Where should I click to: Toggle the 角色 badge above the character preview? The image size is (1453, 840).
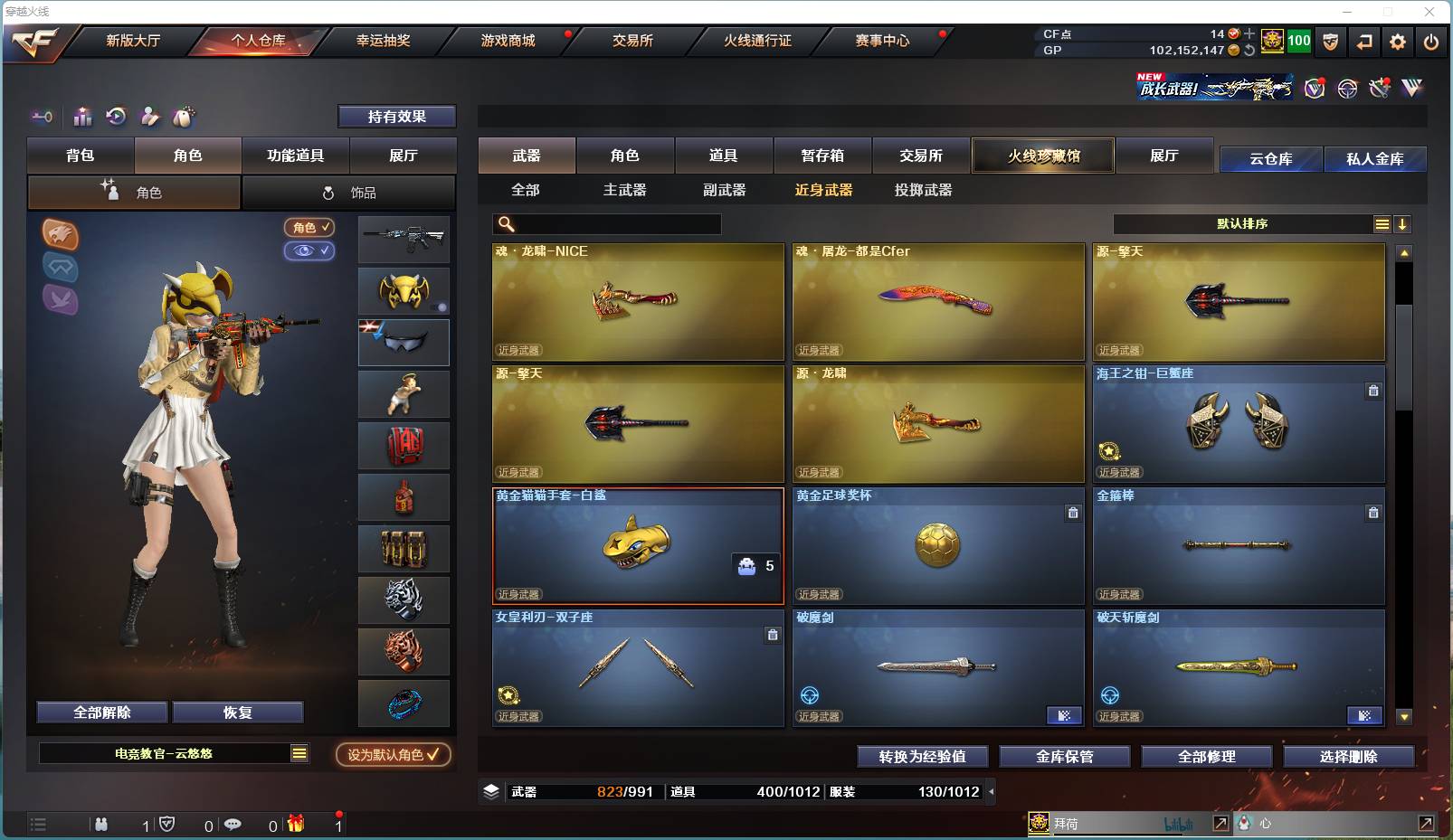[309, 228]
